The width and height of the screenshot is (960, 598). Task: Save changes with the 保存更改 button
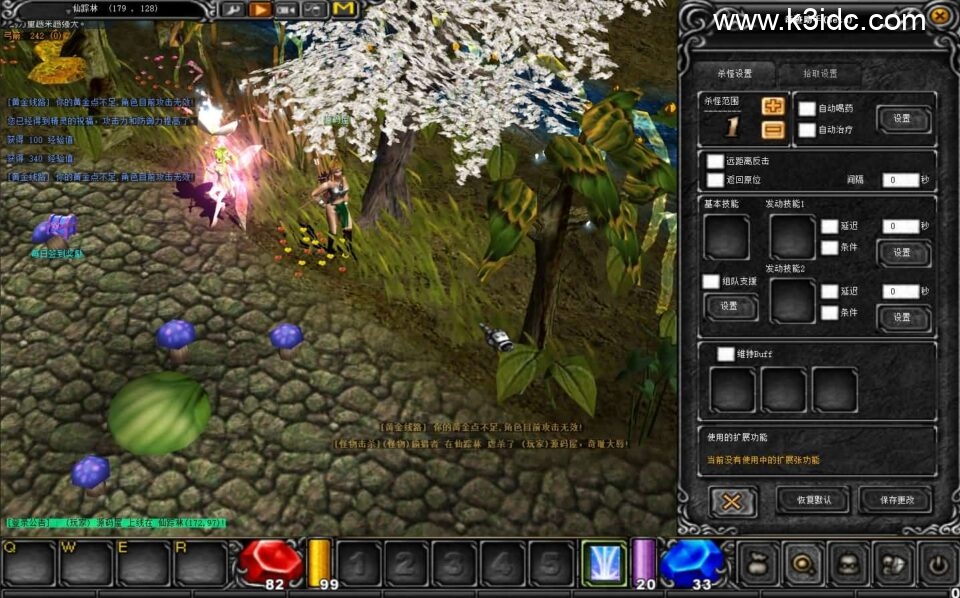click(894, 499)
